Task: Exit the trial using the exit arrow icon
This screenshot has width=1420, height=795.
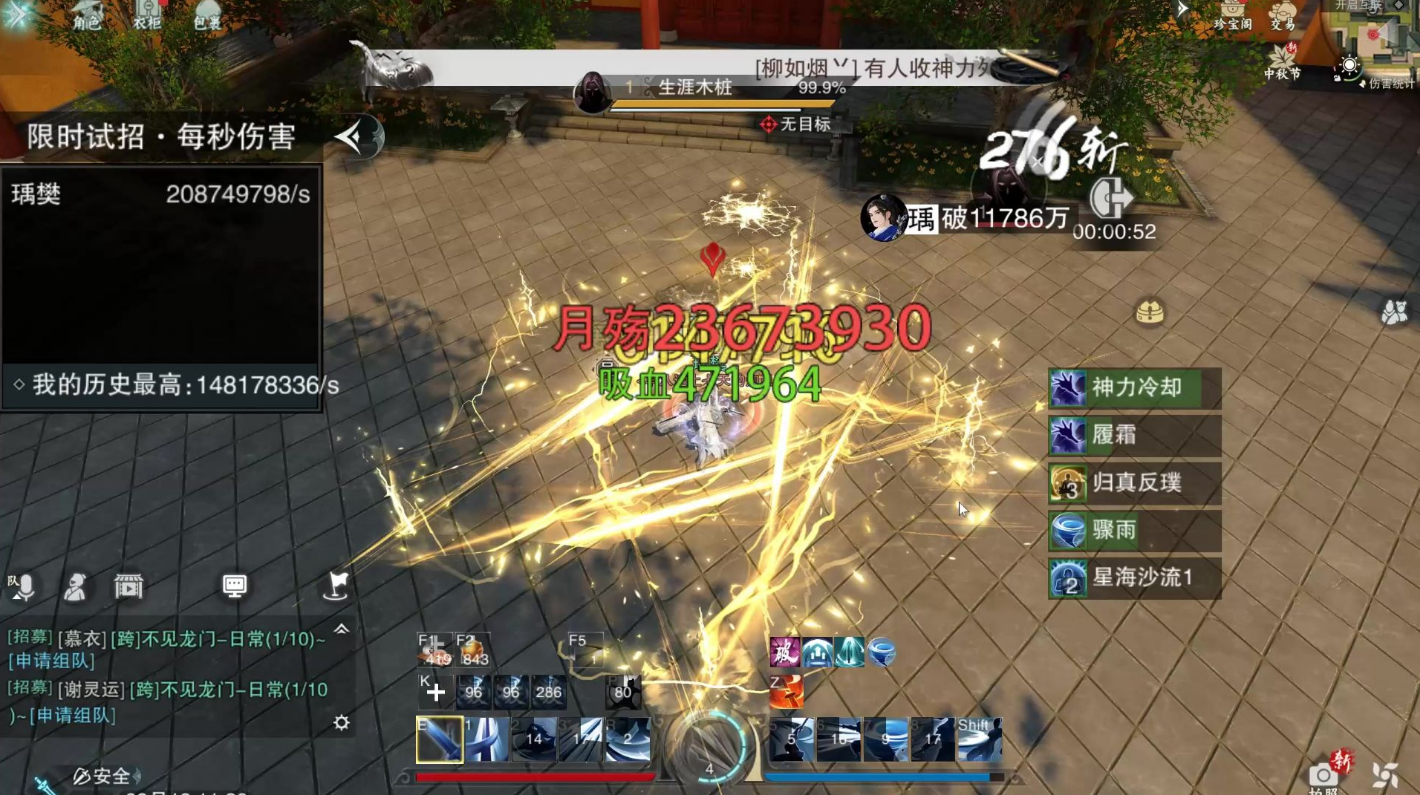Action: (x=1110, y=198)
